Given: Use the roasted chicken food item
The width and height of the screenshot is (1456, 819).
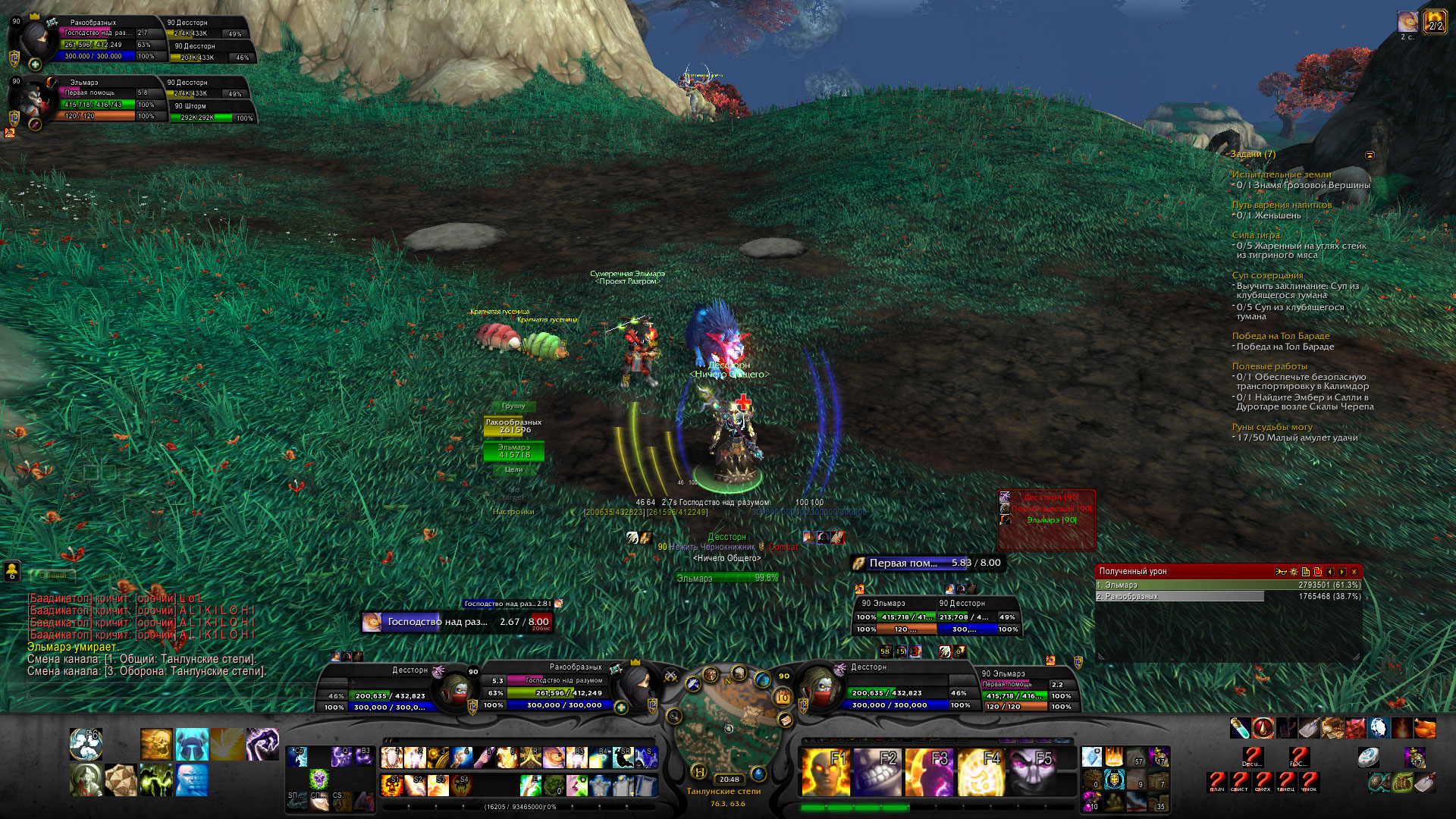Looking at the screenshot, I should tap(1425, 729).
